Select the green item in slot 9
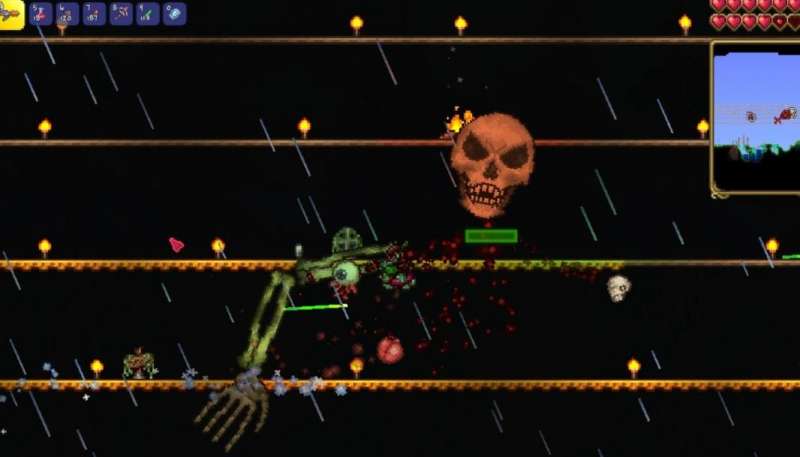 click(147, 14)
